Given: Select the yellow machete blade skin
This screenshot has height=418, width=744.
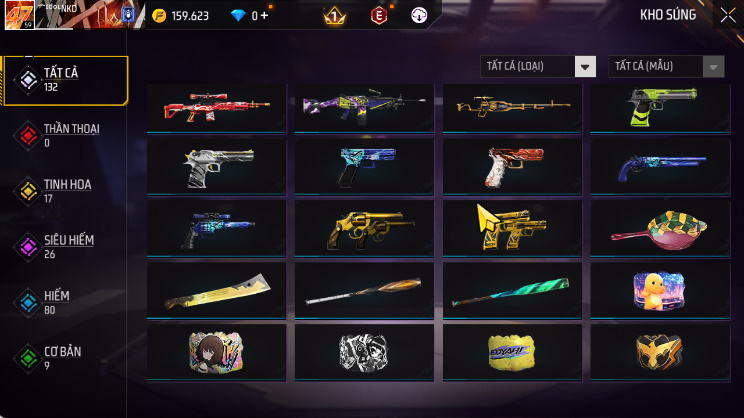Looking at the screenshot, I should pyautogui.click(x=217, y=292).
